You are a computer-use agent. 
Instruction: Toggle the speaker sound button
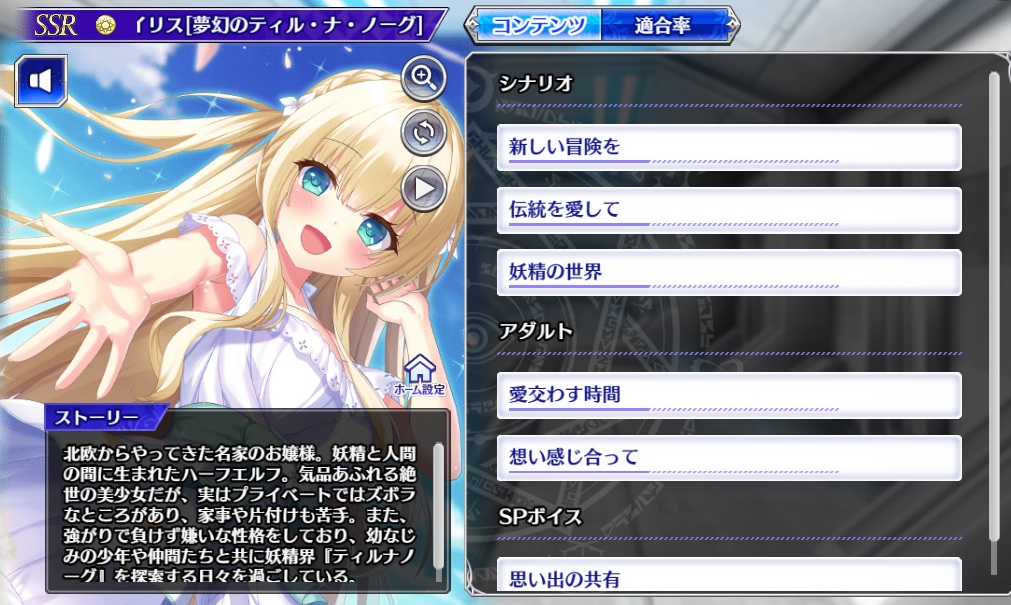tap(40, 81)
